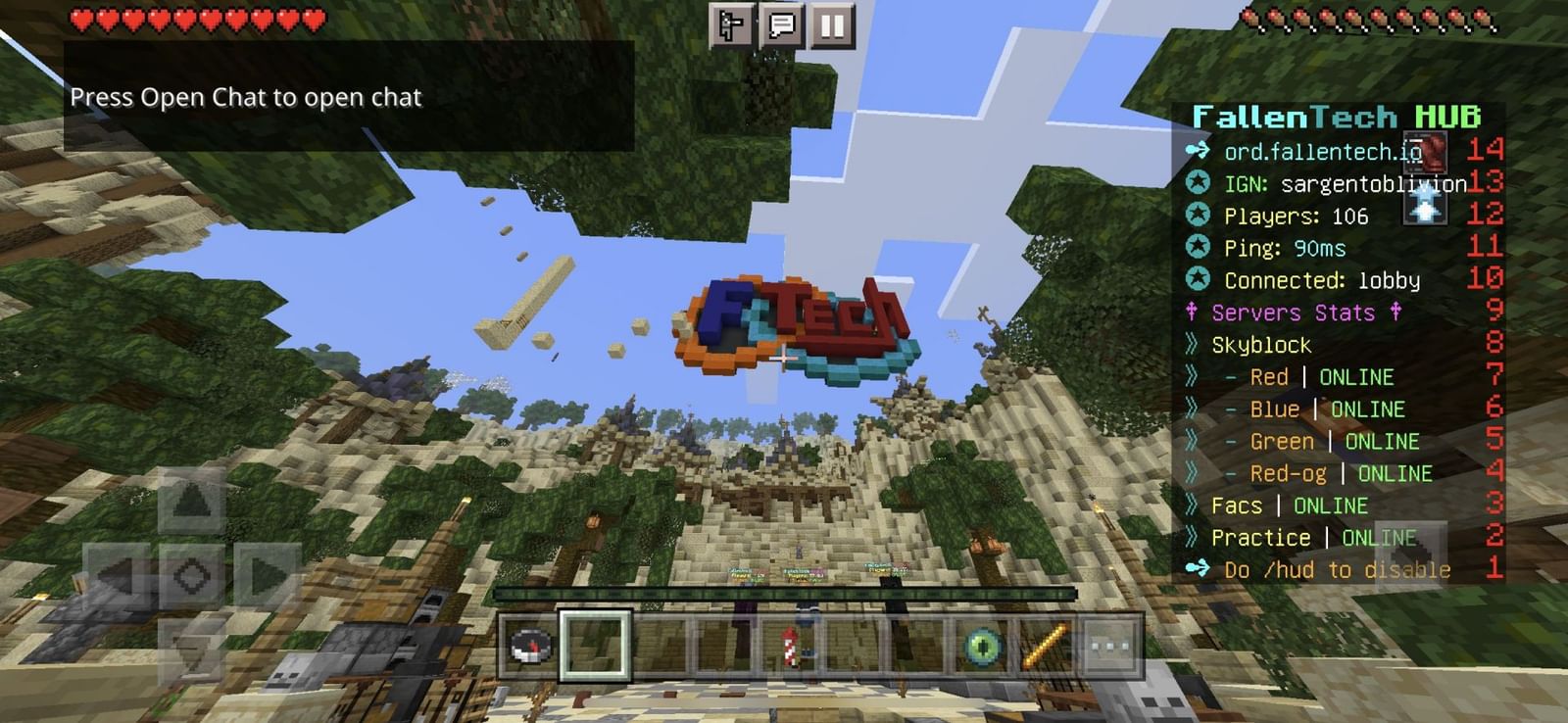Tap the forward movement arrow

[x=189, y=502]
